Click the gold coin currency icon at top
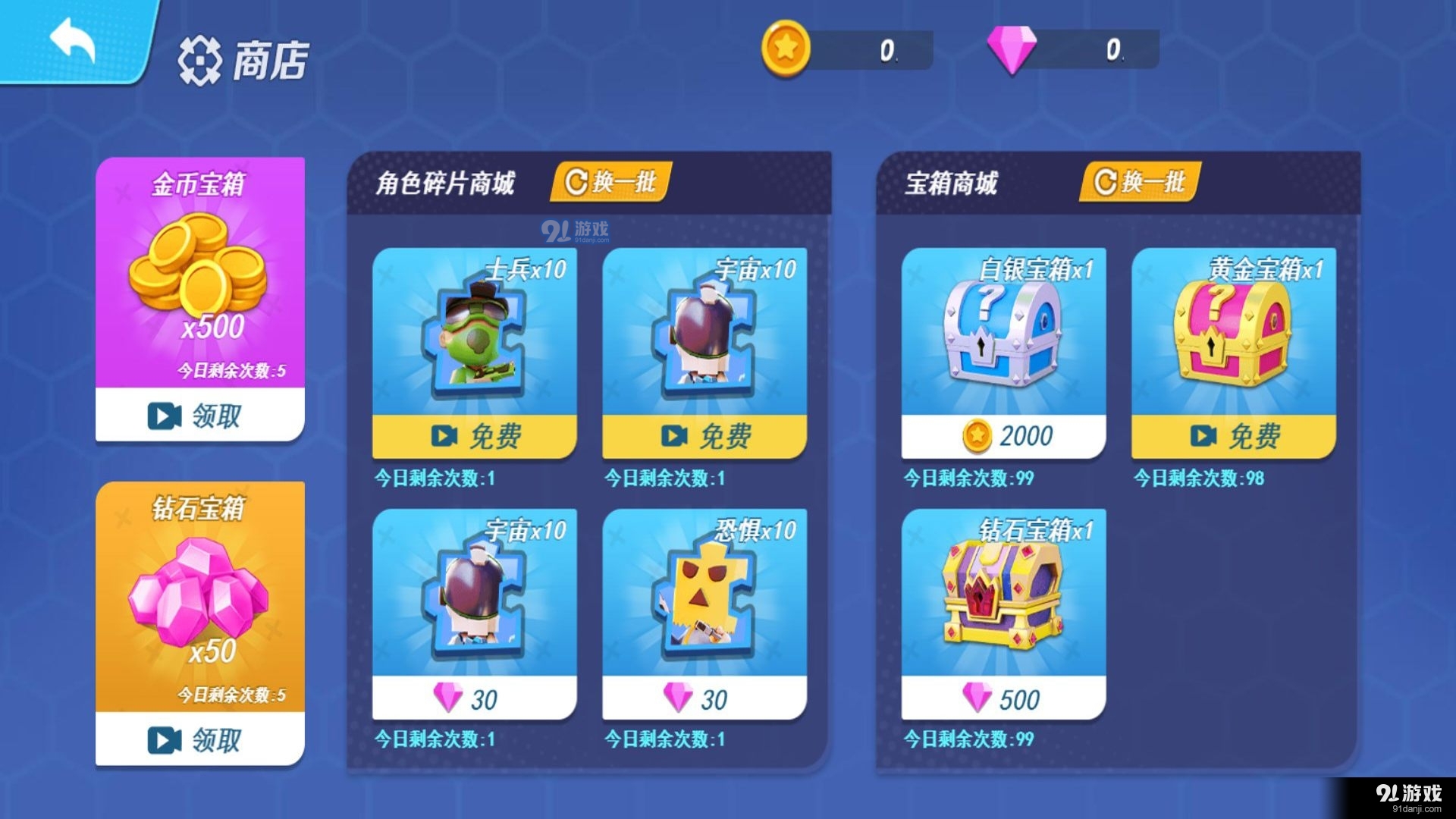The image size is (1456, 819). tap(786, 45)
